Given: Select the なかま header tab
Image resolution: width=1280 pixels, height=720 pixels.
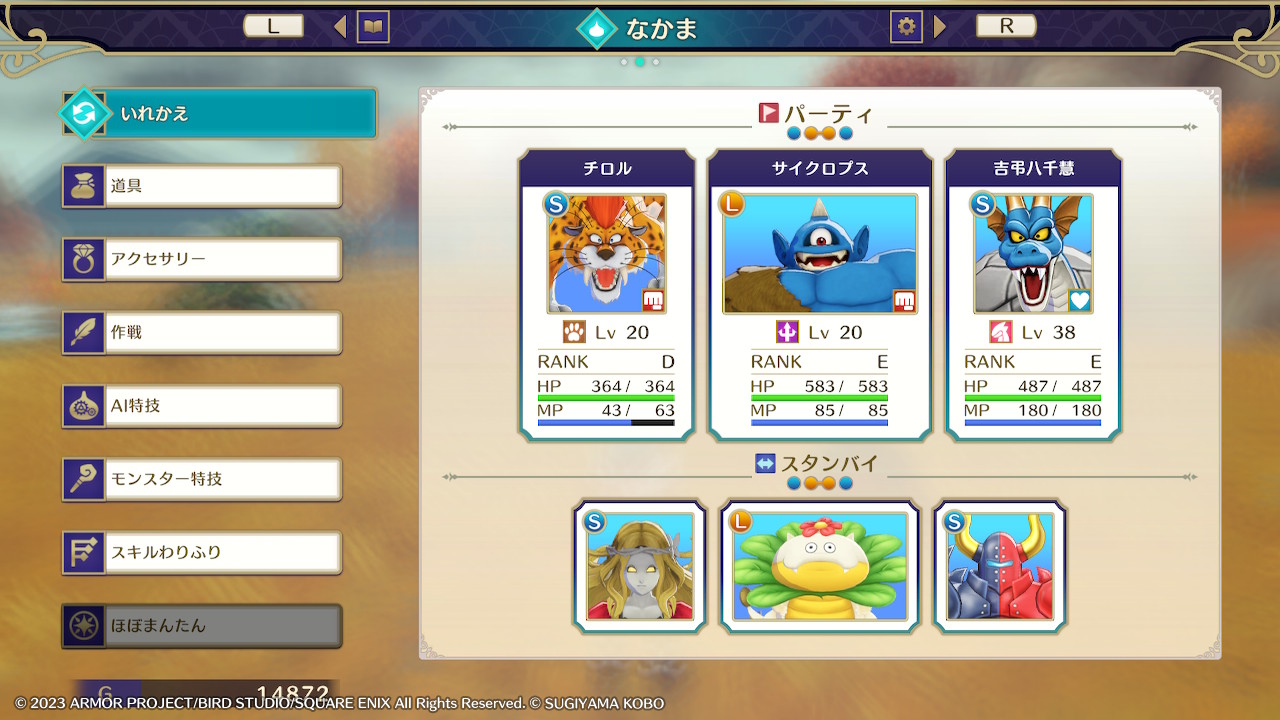Looking at the screenshot, I should tap(640, 28).
